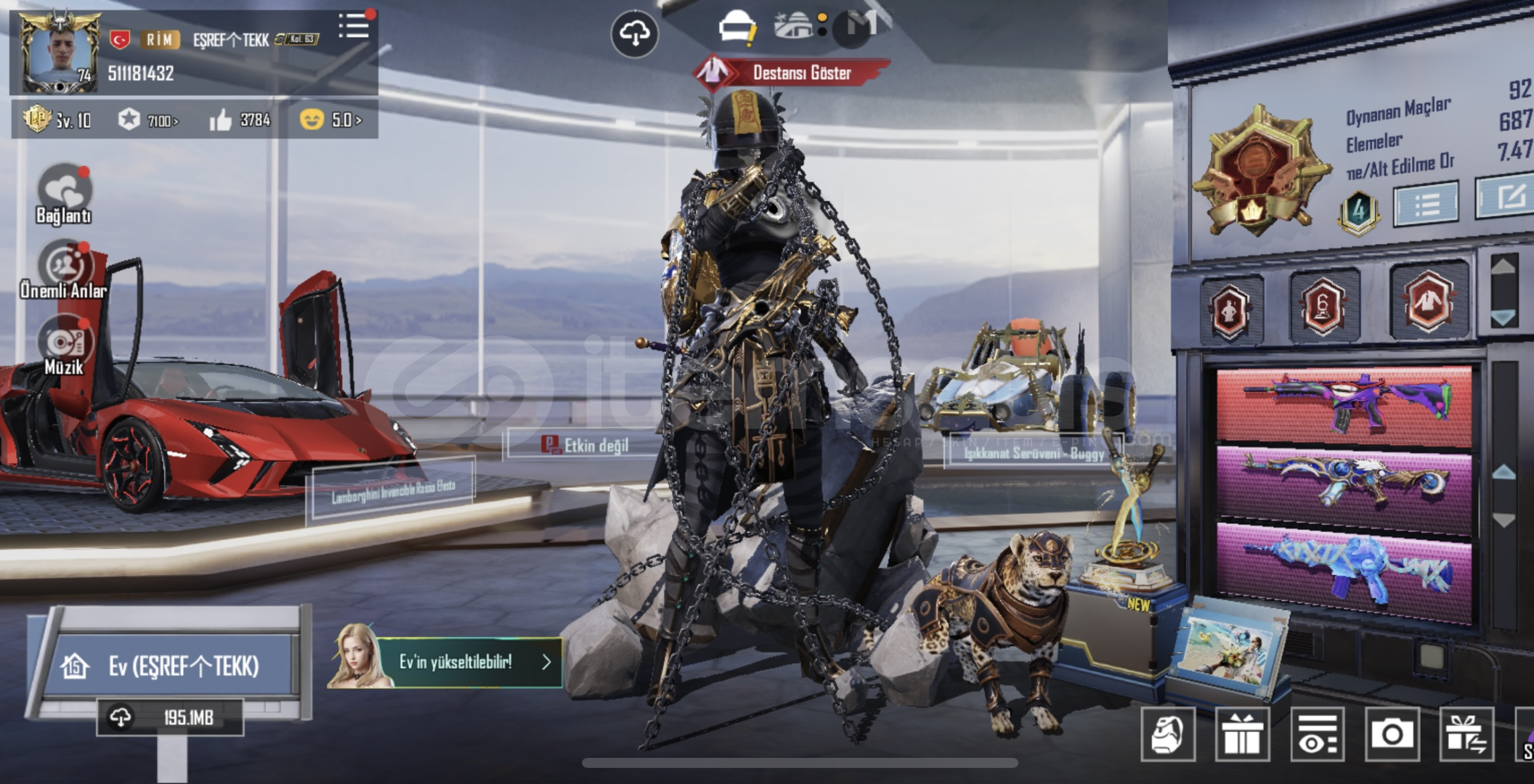Open the hexagonal badge marked with number 6
The width and height of the screenshot is (1534, 784).
click(x=1323, y=305)
